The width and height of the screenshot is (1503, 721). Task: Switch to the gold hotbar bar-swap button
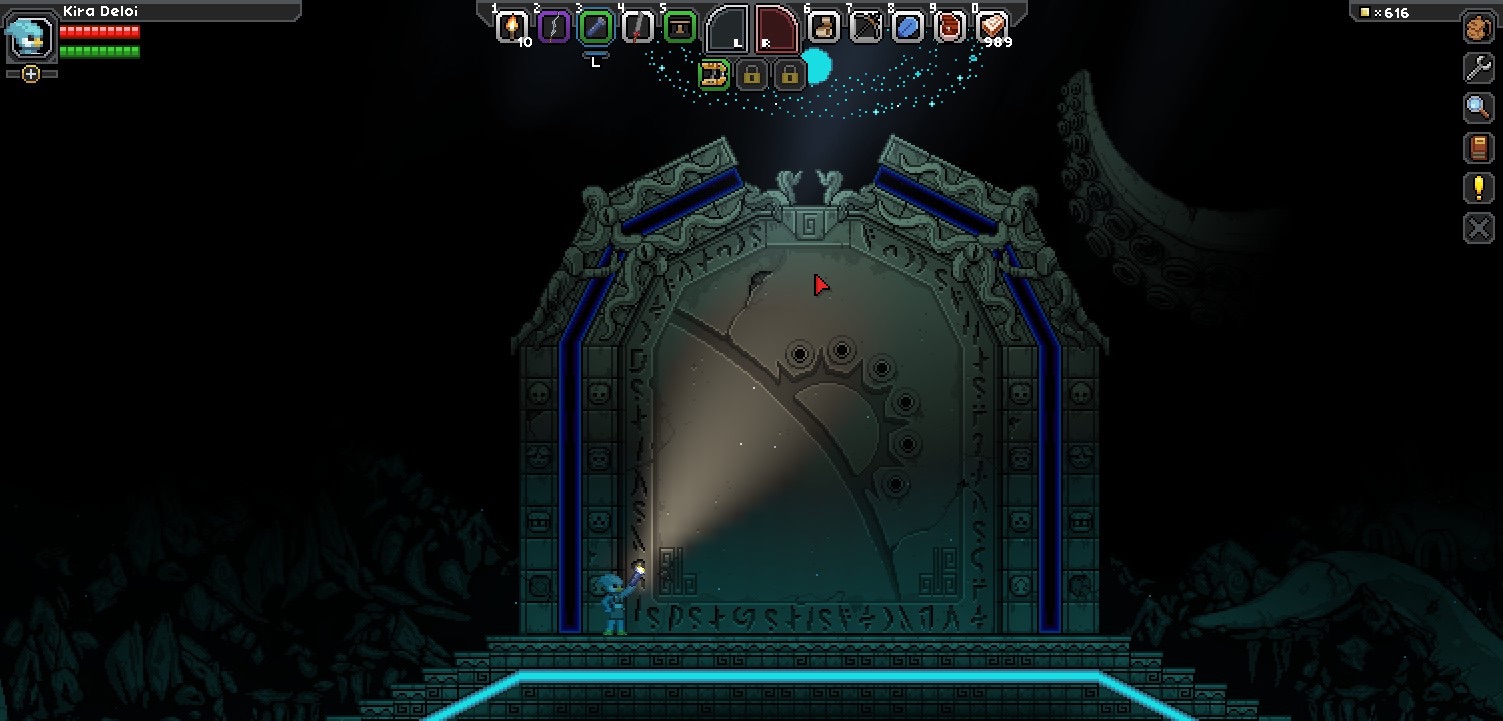713,74
